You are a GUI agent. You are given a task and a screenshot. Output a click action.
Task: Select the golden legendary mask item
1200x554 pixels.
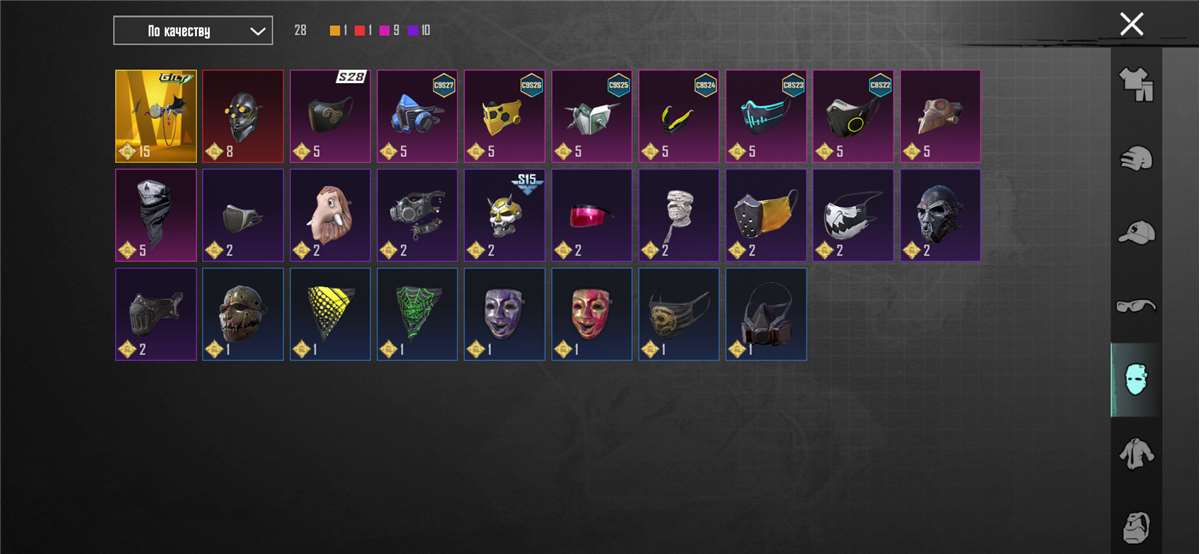(156, 116)
